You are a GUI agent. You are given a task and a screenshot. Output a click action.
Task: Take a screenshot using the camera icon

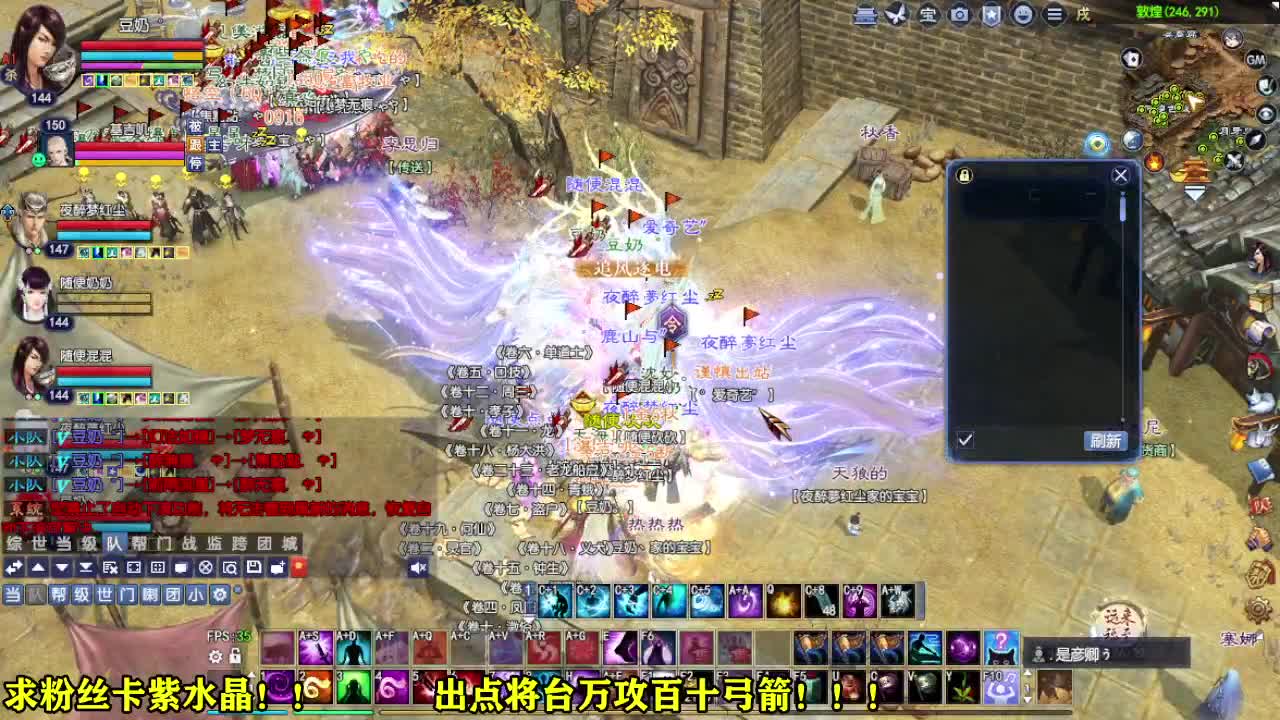coord(959,16)
